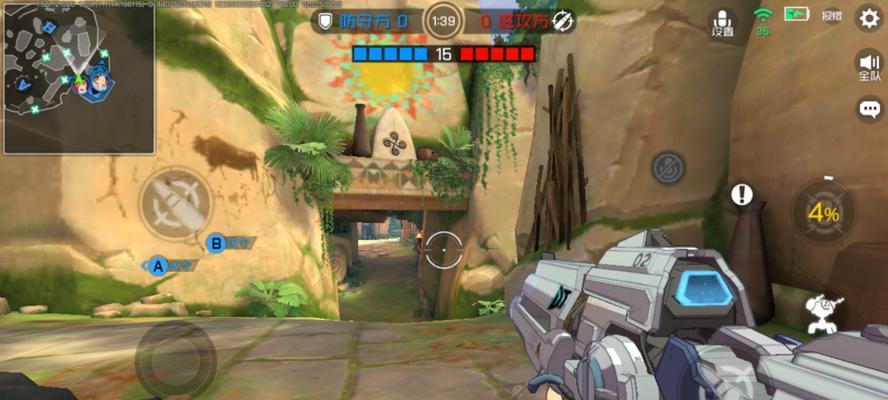Select the B point marker

point(216,242)
